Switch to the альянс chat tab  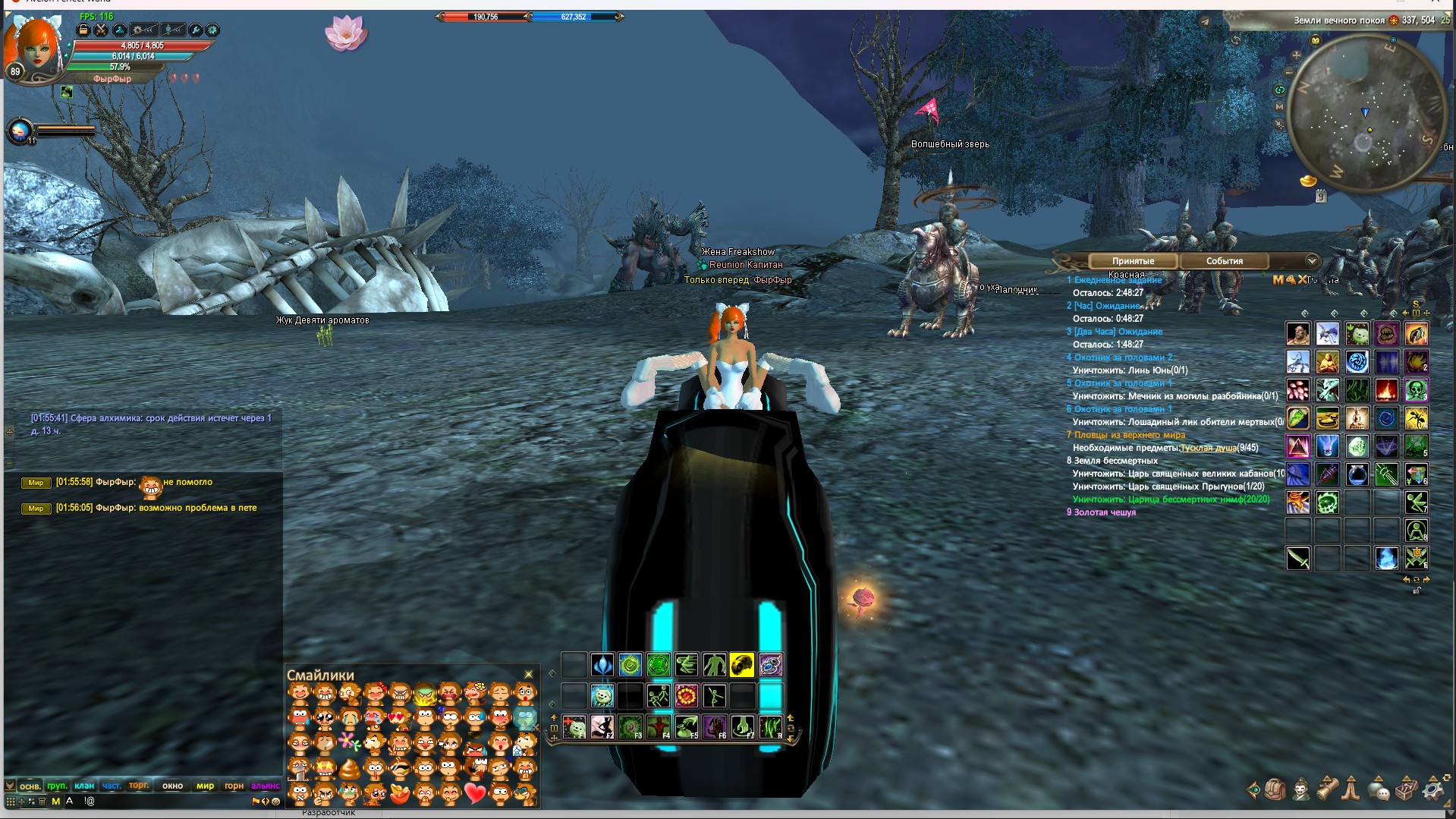[265, 786]
